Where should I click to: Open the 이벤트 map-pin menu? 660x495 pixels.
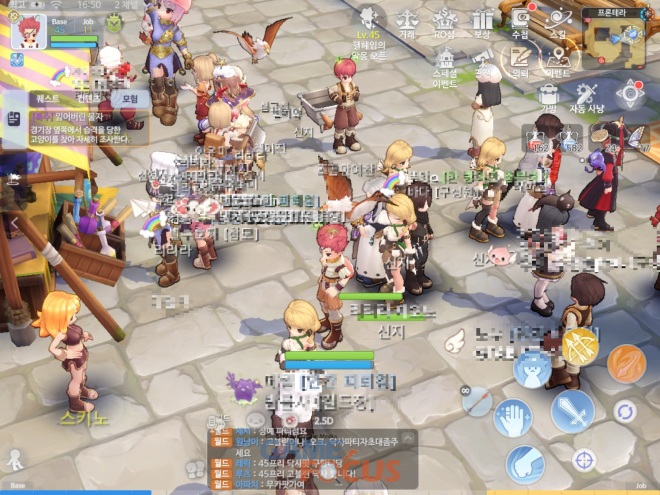point(557,61)
